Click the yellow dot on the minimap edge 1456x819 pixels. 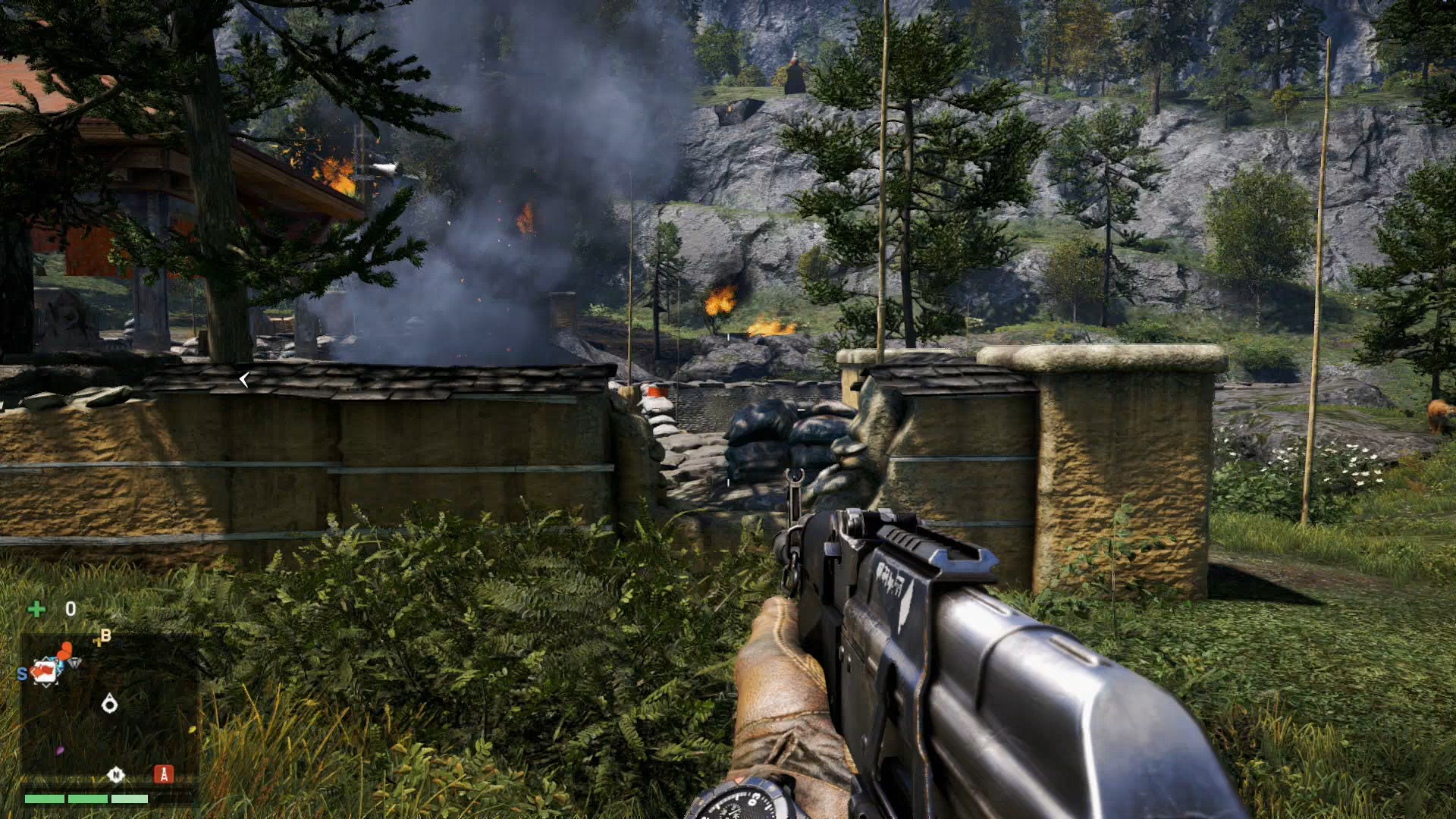(193, 729)
